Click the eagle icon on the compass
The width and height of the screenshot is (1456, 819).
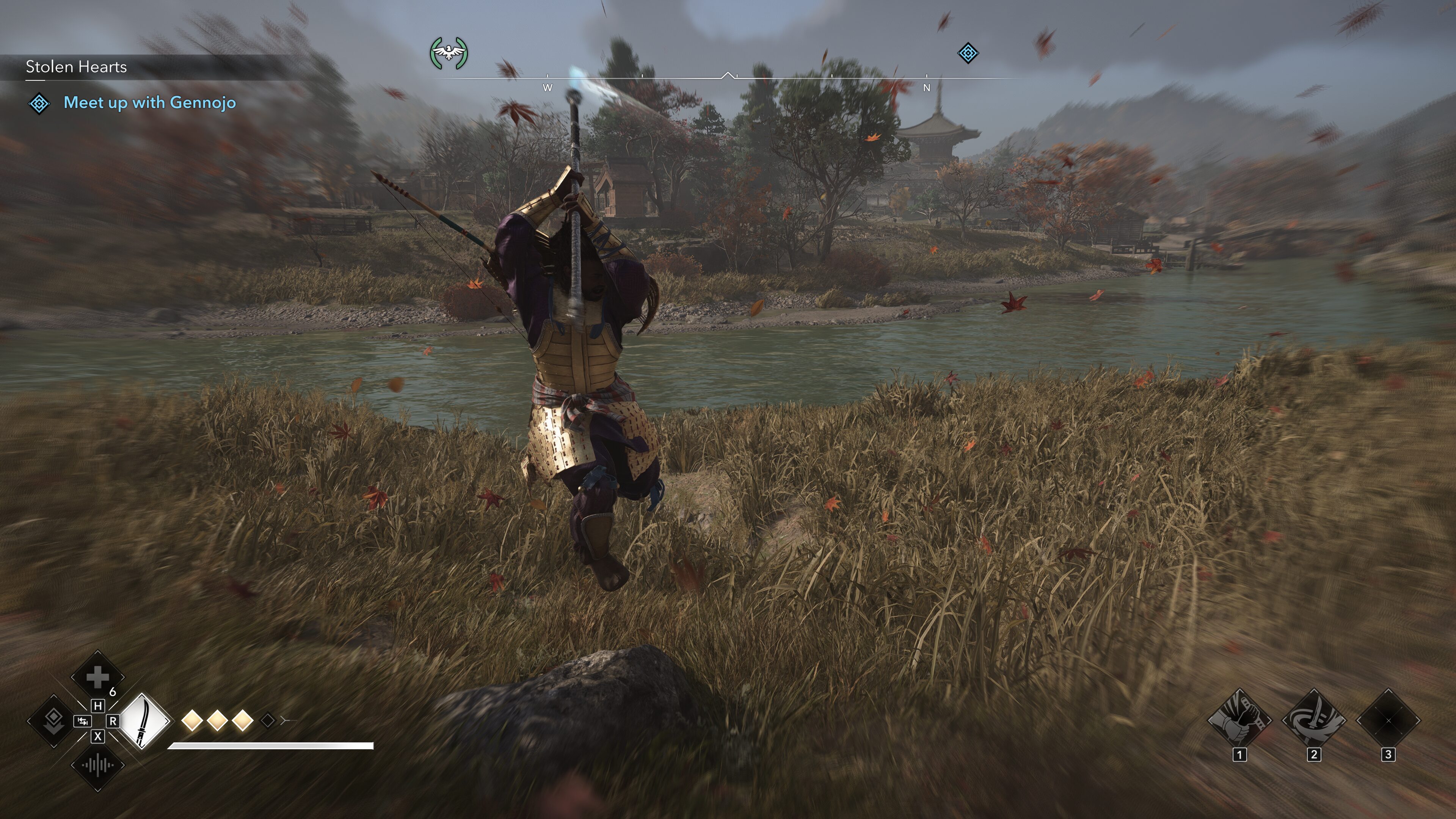tap(449, 54)
